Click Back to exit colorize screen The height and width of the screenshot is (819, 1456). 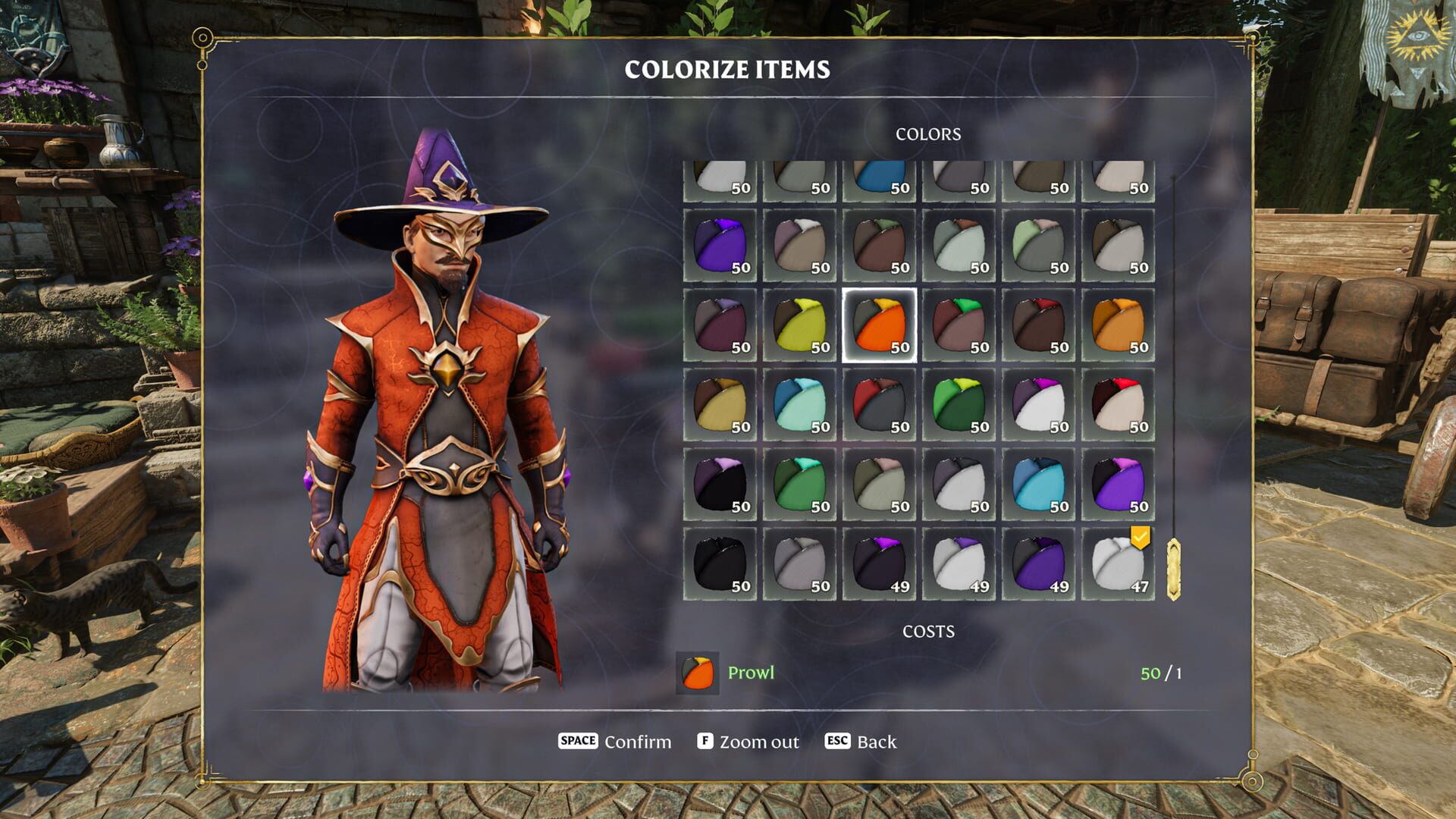(876, 742)
